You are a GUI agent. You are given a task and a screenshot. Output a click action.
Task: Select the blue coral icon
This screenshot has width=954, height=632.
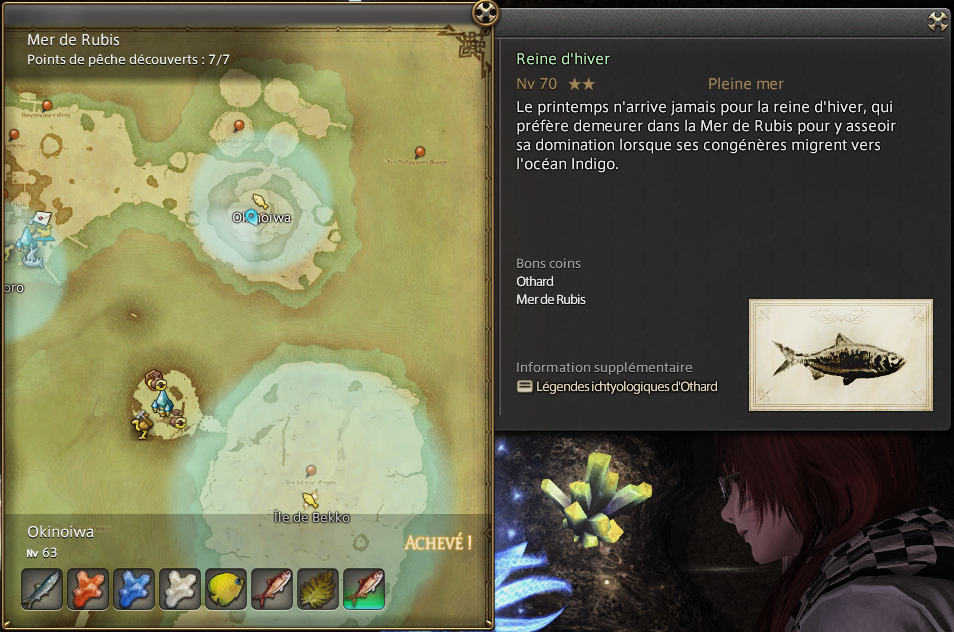click(134, 589)
